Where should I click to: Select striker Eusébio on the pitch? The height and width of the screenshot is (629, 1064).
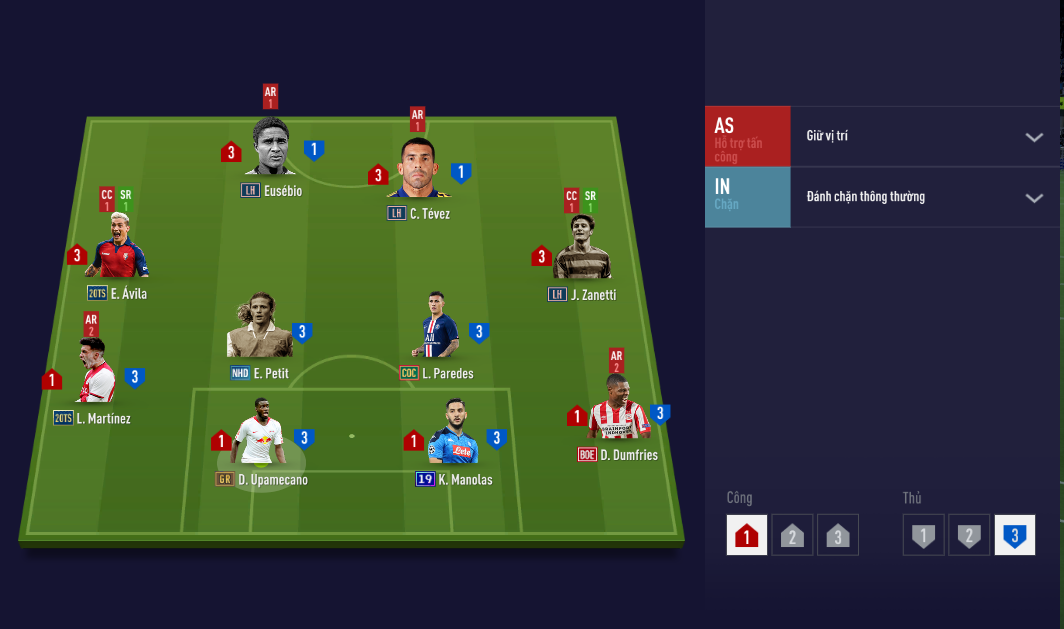(x=272, y=150)
